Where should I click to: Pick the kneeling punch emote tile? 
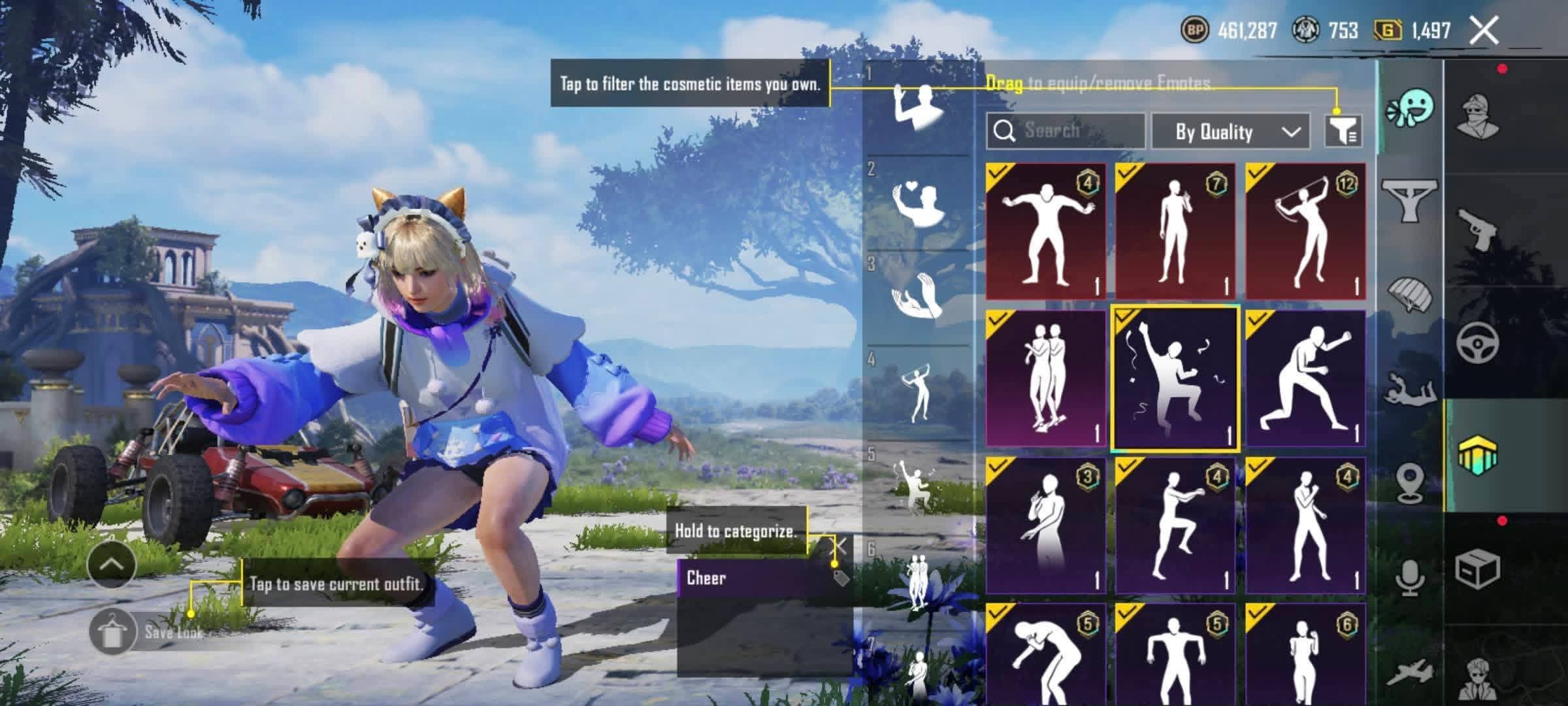(x=1305, y=378)
